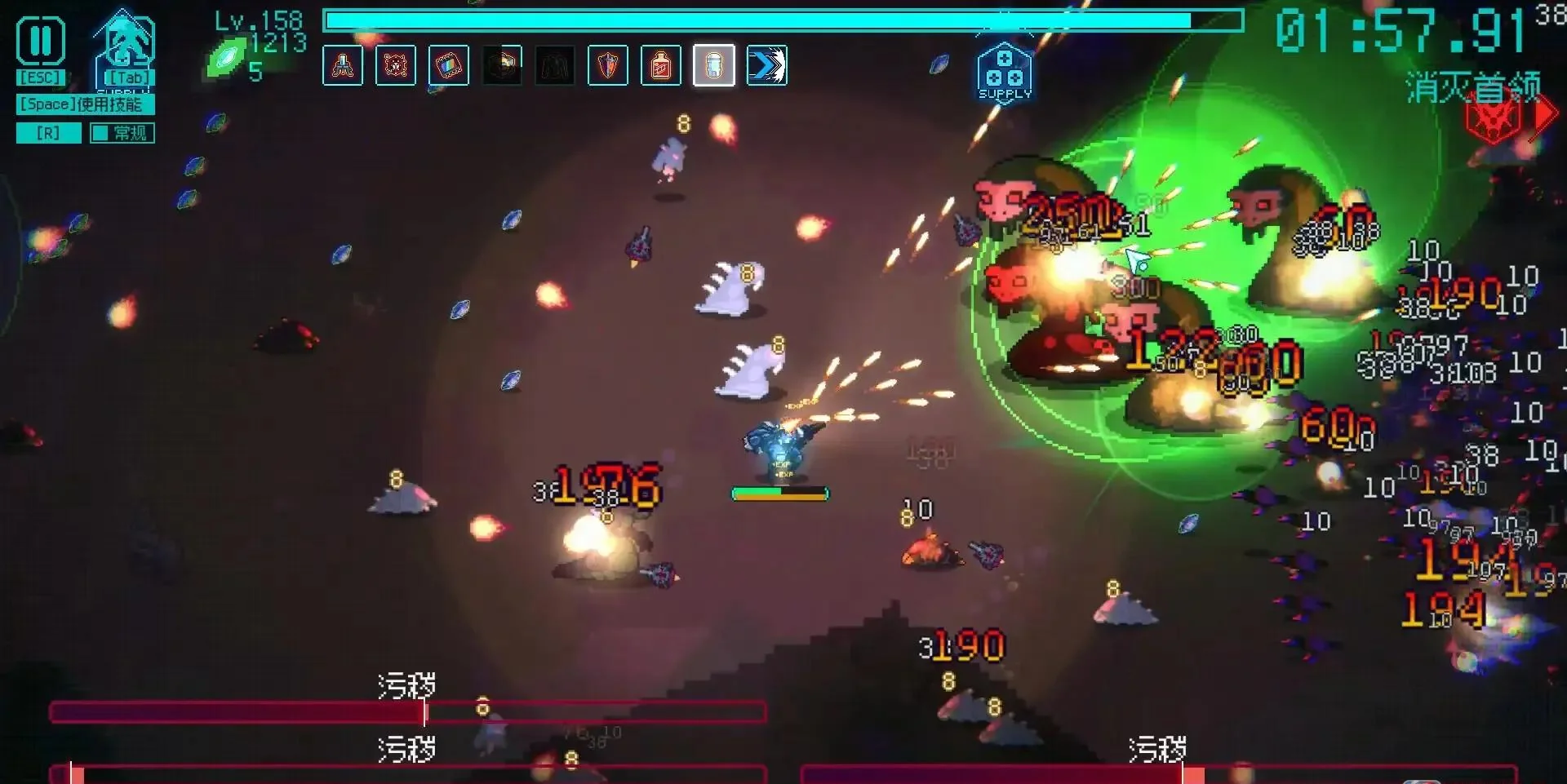Toggle the 常规 mode checkbox
This screenshot has width=1567, height=784.
[x=100, y=133]
